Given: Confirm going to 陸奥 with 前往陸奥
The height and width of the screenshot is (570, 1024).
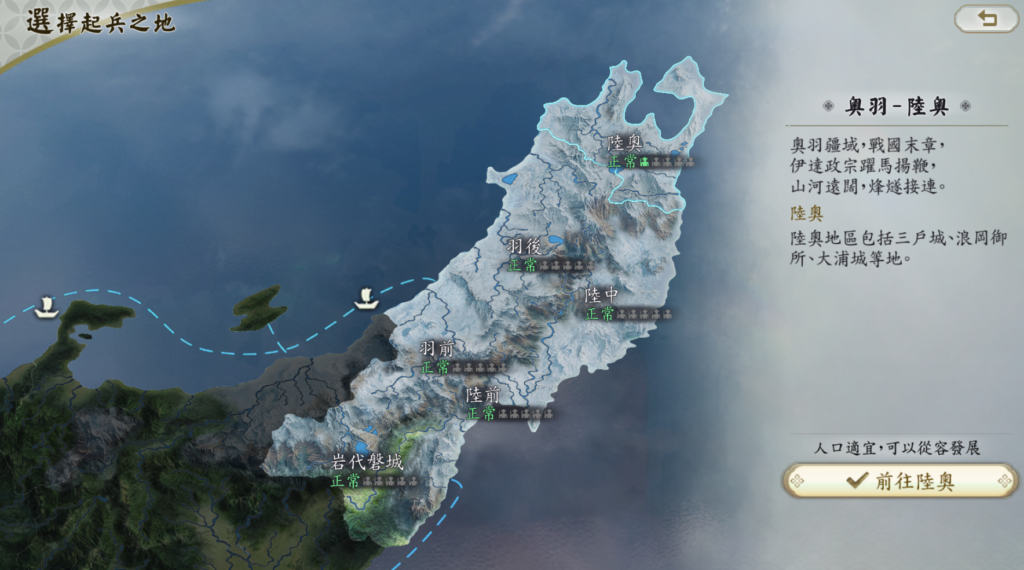Looking at the screenshot, I should click(x=900, y=481).
